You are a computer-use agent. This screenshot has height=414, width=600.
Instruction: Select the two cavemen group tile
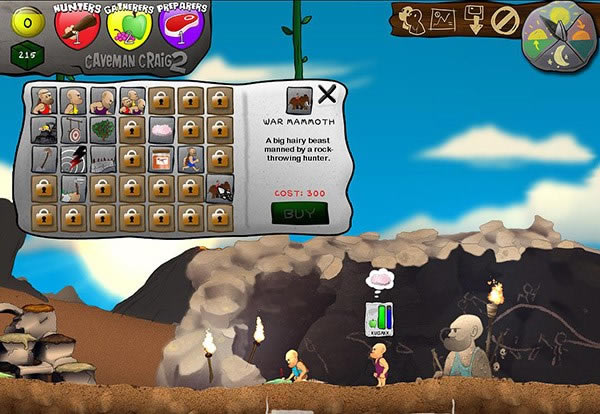click(x=131, y=100)
